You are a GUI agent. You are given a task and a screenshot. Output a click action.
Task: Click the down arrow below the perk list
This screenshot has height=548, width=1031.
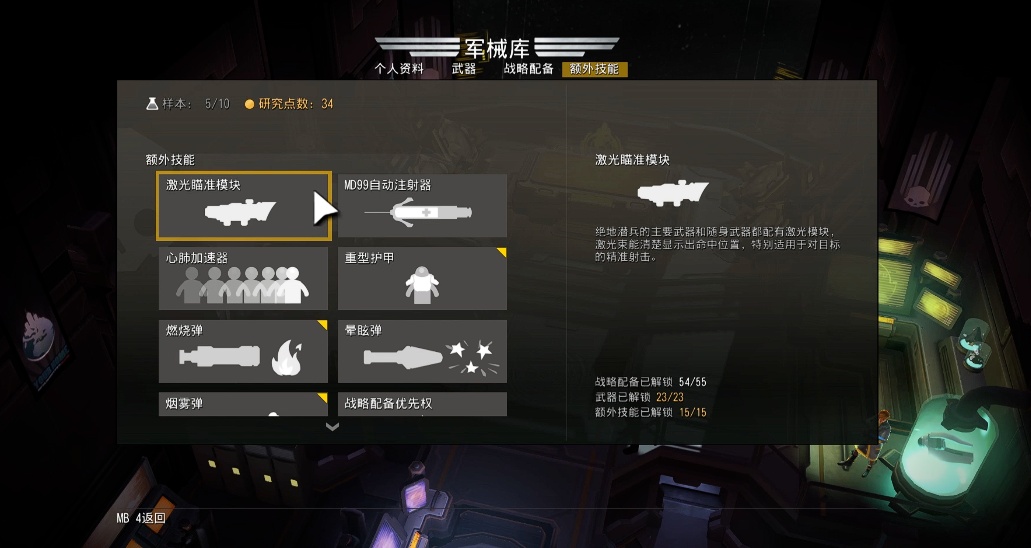click(x=333, y=426)
